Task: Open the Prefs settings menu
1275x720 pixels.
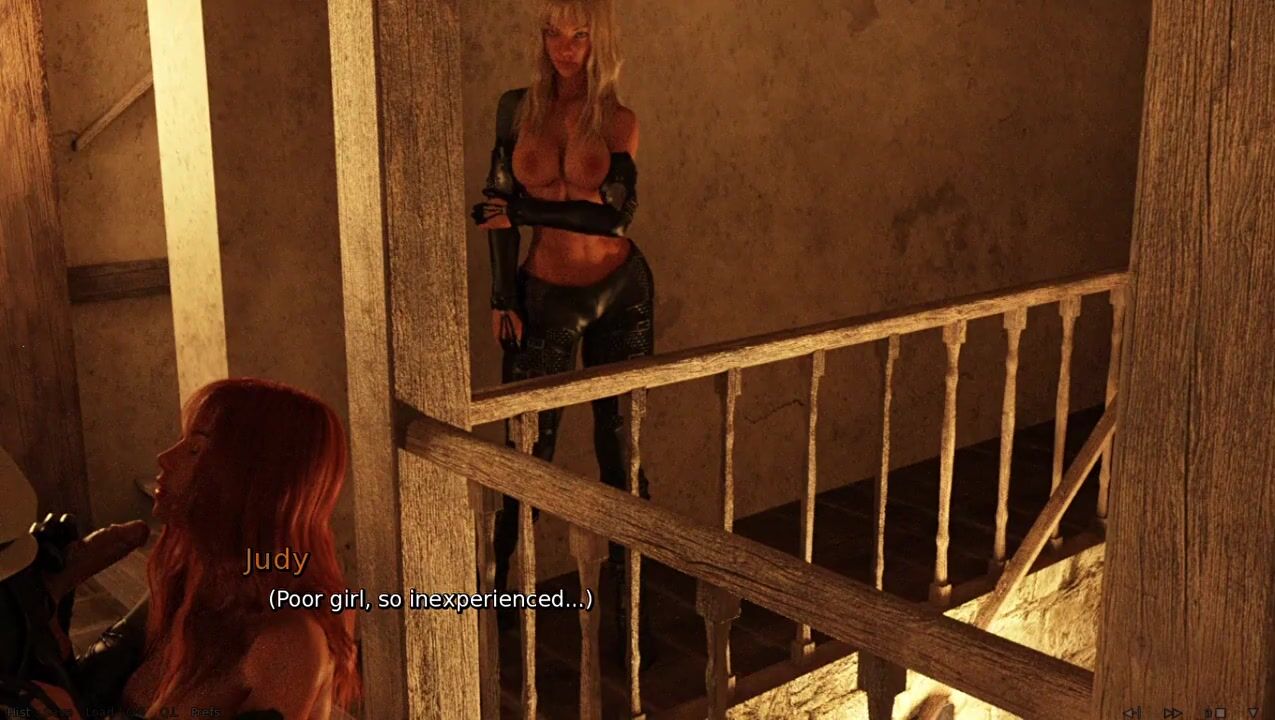Action: pyautogui.click(x=205, y=712)
